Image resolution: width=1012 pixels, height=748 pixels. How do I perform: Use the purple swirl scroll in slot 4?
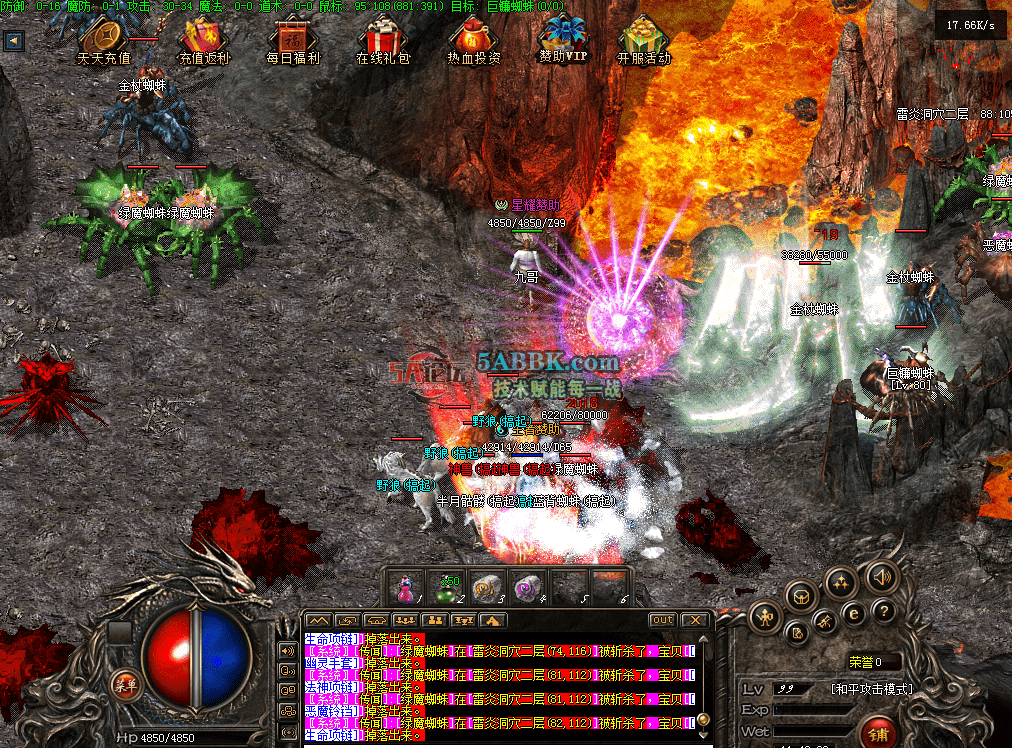[526, 588]
